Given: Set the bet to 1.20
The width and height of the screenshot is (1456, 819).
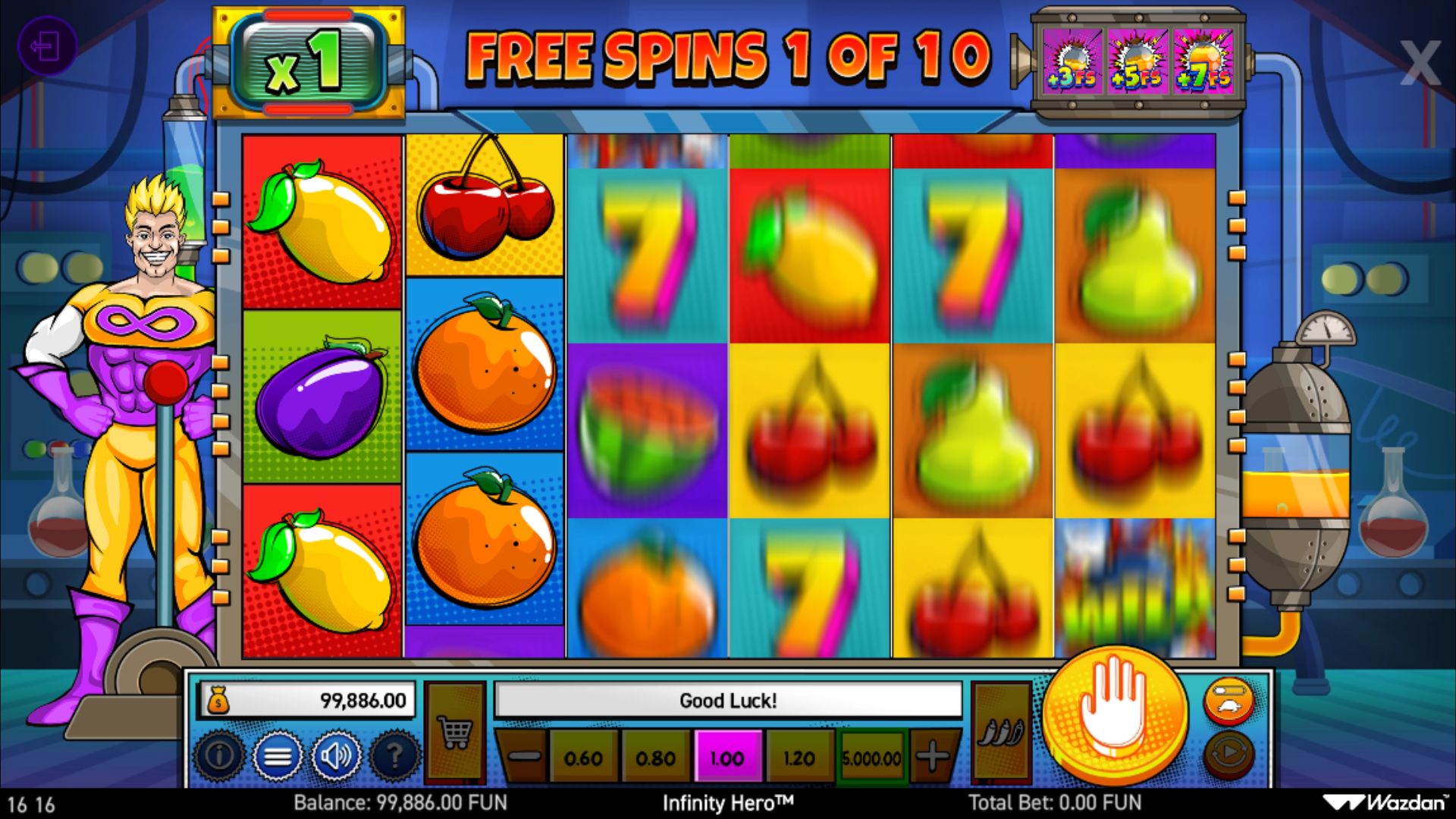Looking at the screenshot, I should (799, 757).
